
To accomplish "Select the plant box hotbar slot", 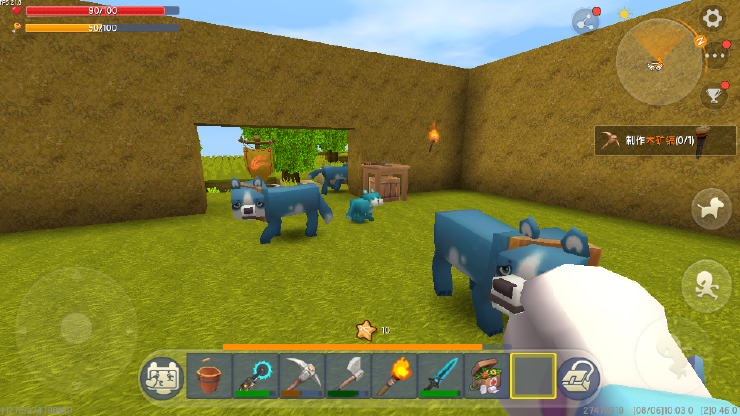I will pyautogui.click(x=486, y=377).
